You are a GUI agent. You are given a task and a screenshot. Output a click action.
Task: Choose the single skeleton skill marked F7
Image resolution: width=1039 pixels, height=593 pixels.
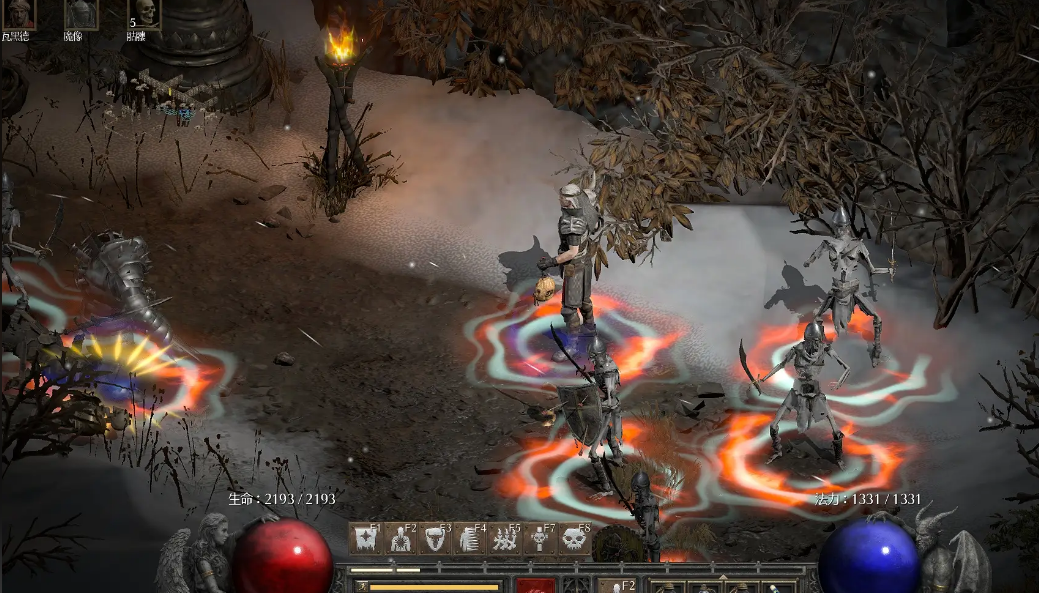coord(539,539)
